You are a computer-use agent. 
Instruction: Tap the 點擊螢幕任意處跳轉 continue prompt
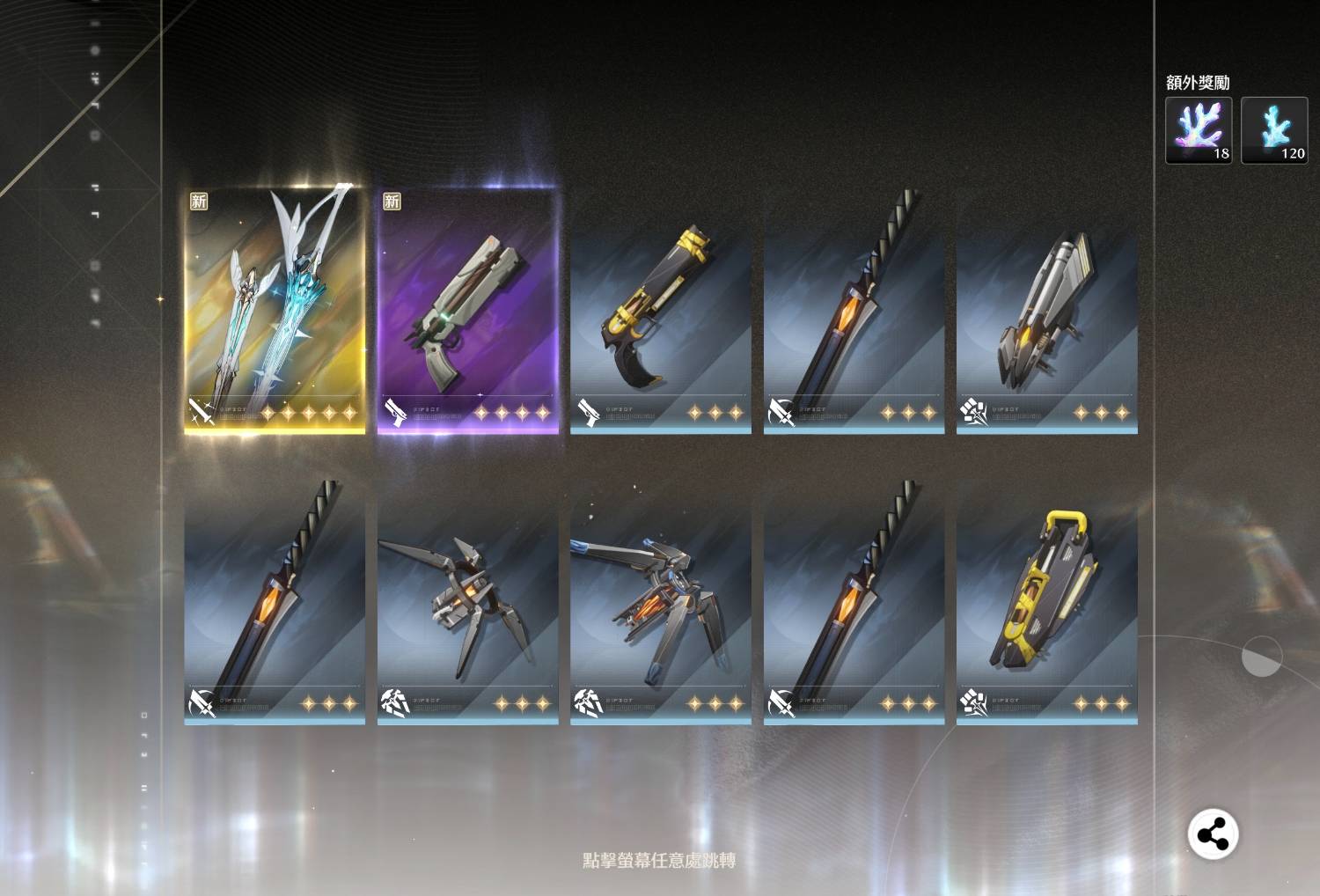[659, 860]
